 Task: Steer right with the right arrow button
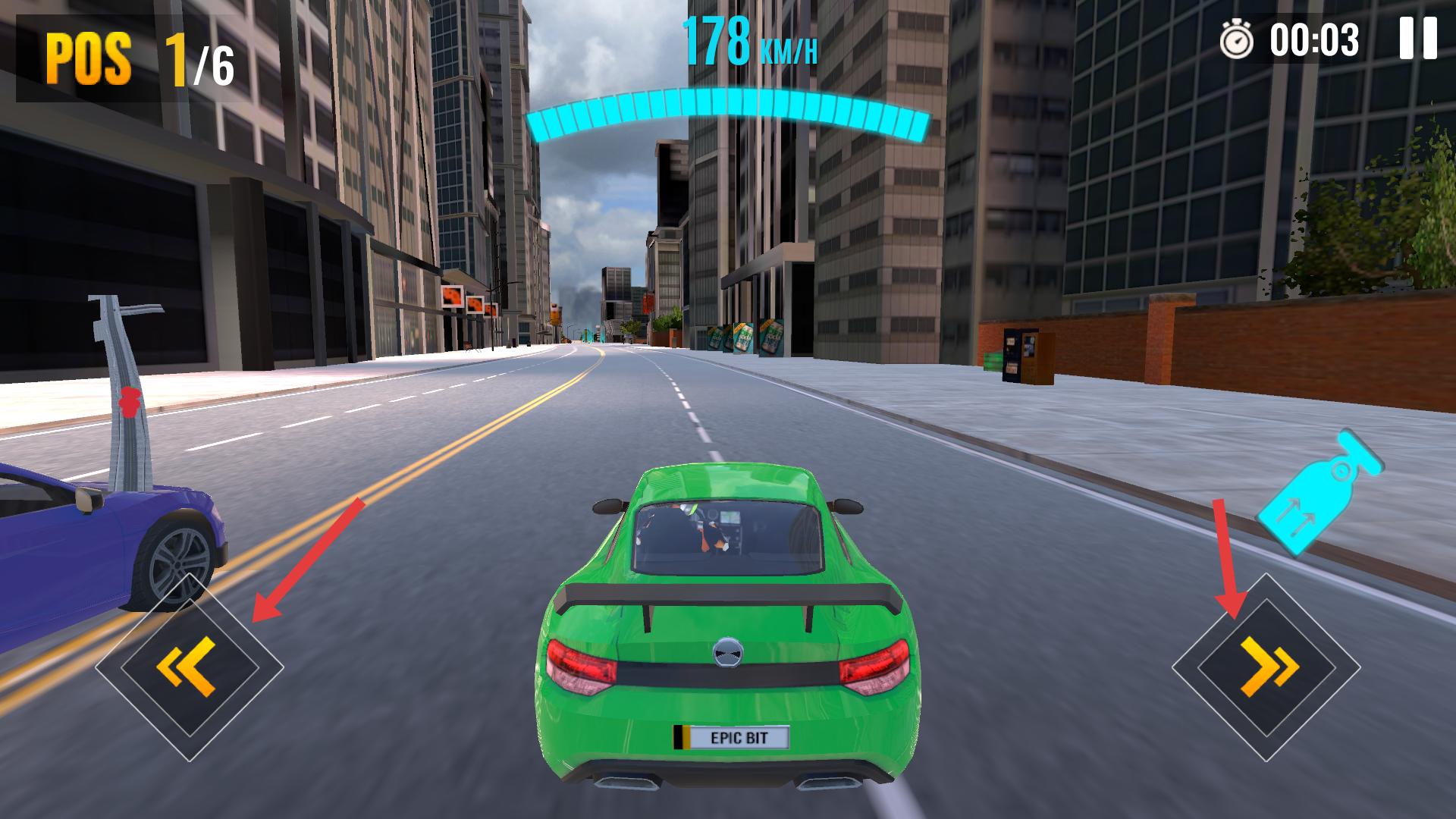1266,667
